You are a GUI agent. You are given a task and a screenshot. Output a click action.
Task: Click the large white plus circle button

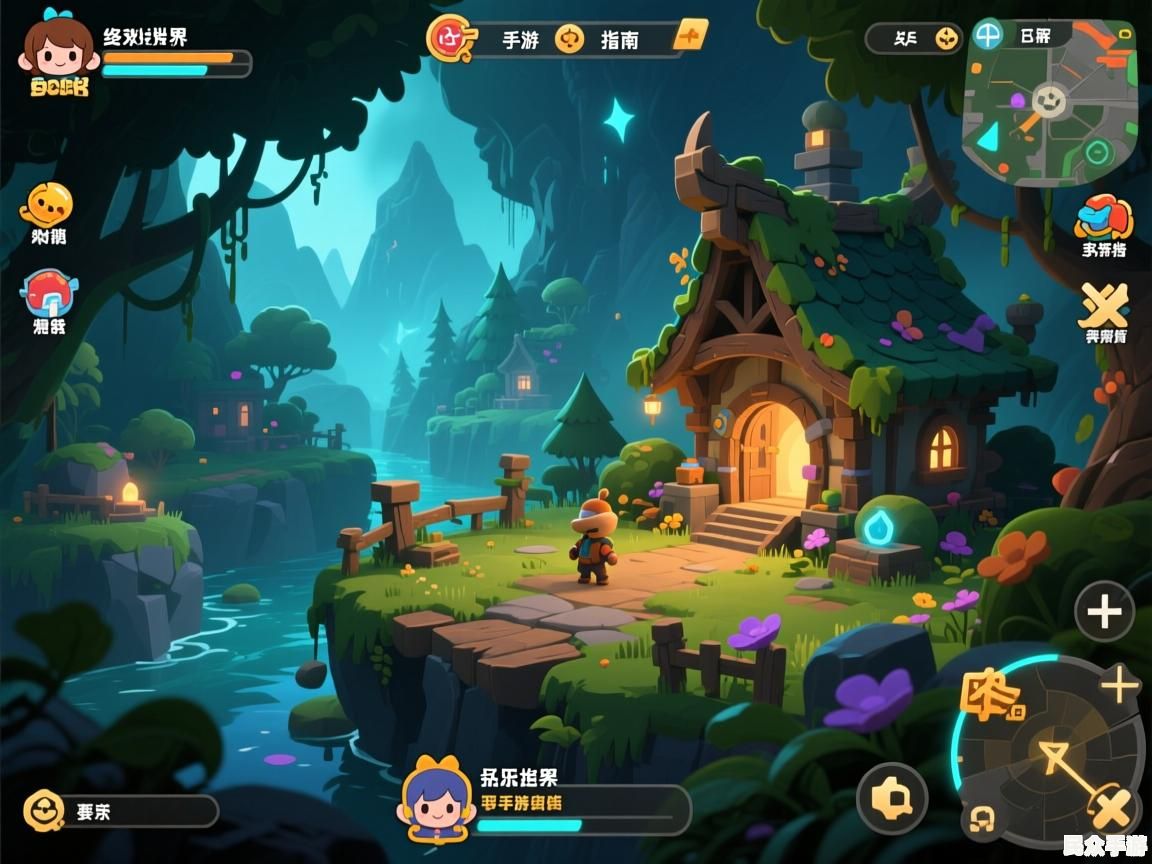pos(1104,611)
